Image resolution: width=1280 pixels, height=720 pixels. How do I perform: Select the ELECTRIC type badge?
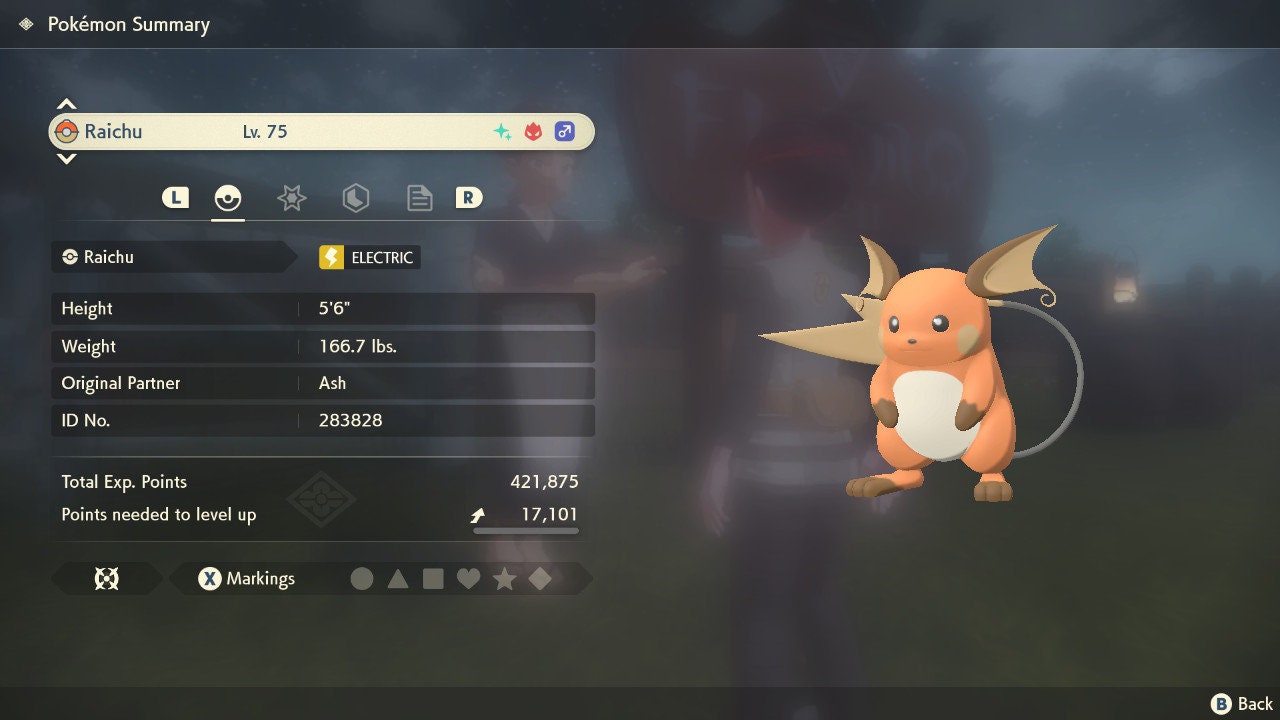tap(368, 257)
